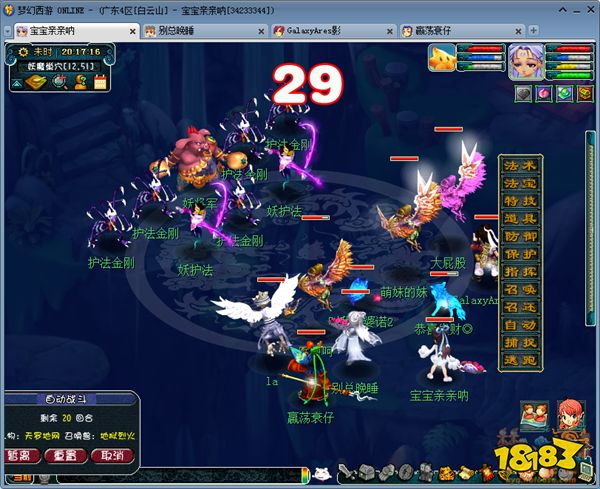The image size is (600, 489).
Task: Open the yellow pet portrait
Action: coord(445,60)
